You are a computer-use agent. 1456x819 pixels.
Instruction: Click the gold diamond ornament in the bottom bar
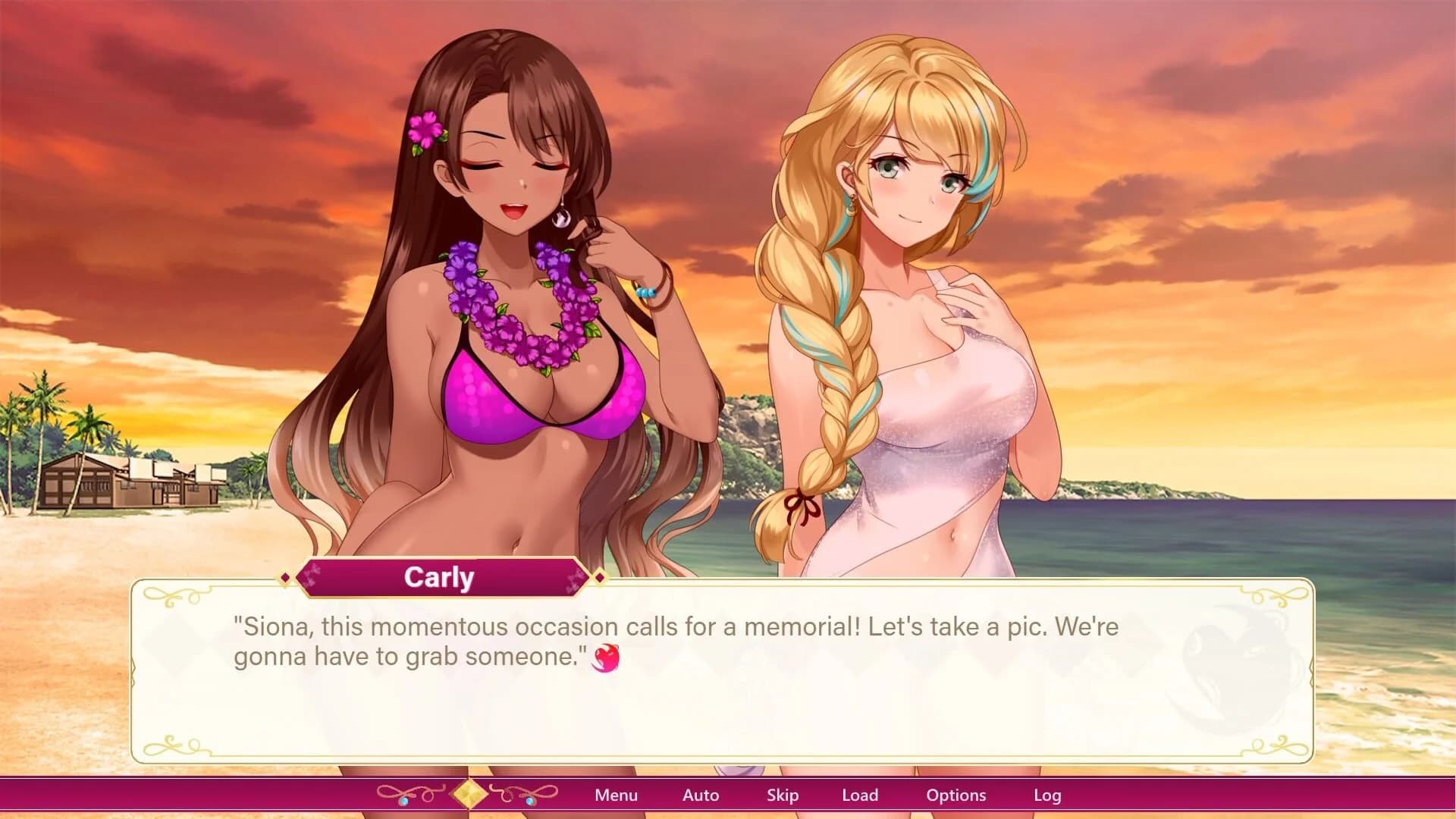coord(468,793)
